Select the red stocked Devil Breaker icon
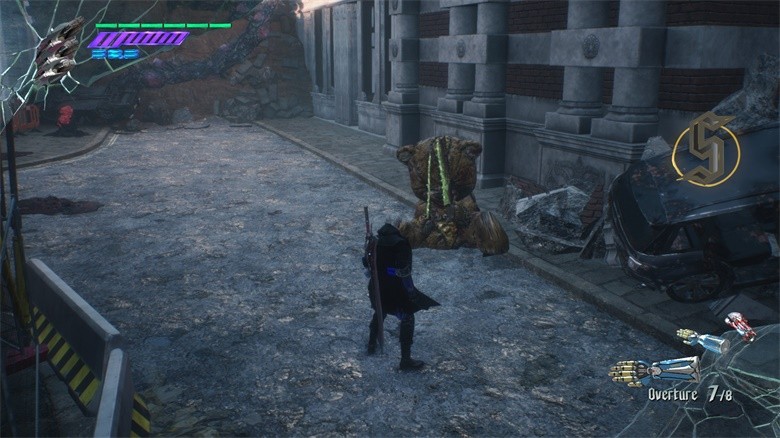780x438 pixels. (x=740, y=326)
